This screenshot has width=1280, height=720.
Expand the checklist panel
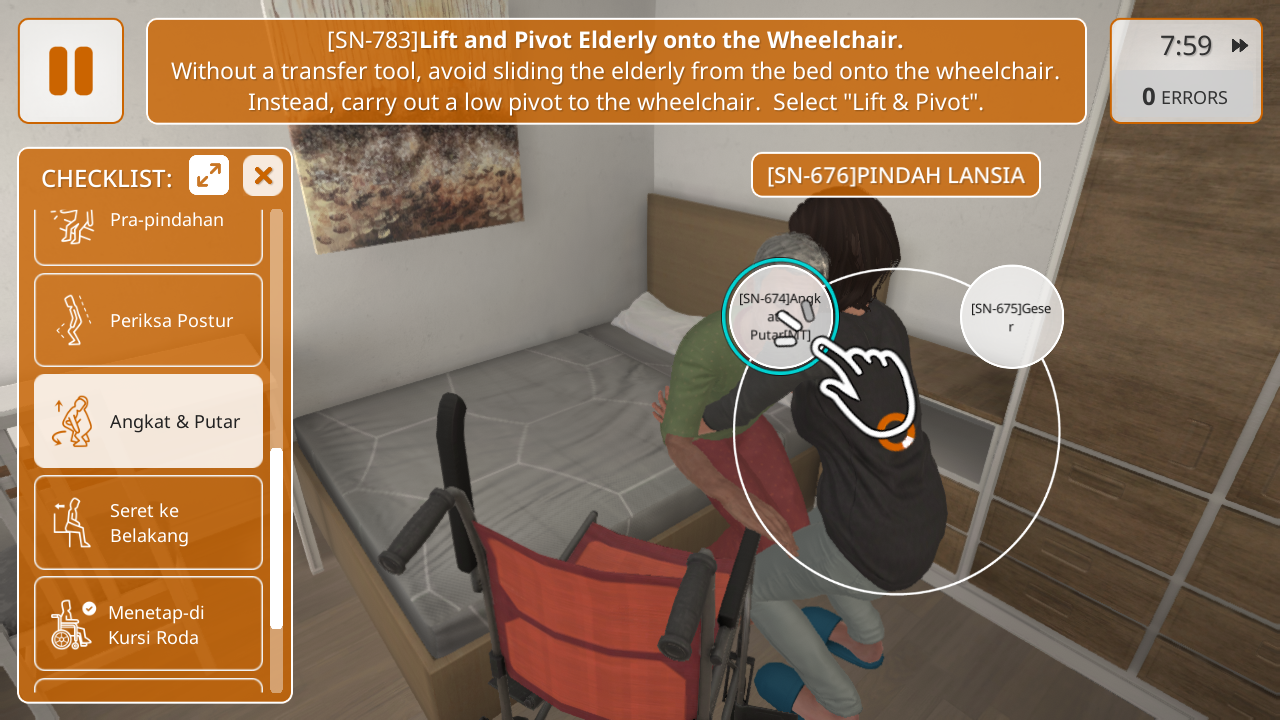click(x=209, y=176)
